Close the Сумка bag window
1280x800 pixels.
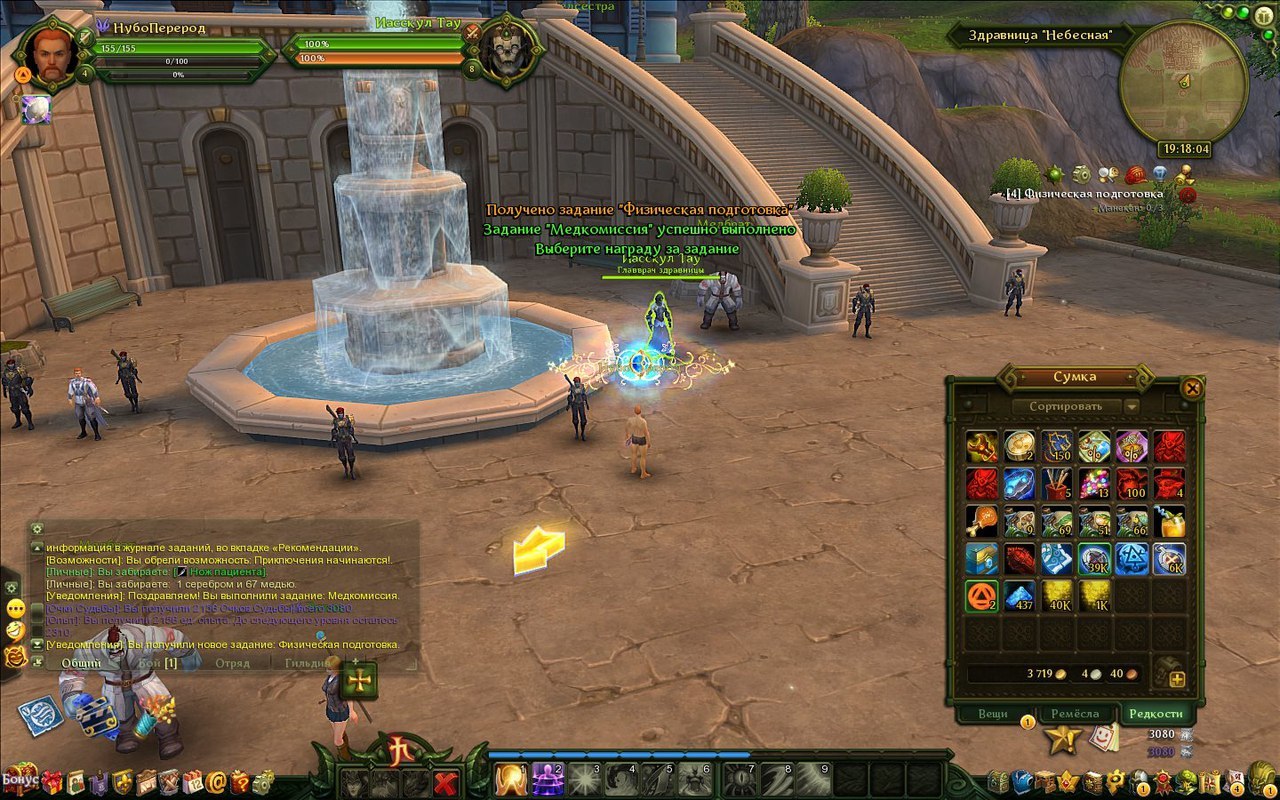click(x=1191, y=388)
